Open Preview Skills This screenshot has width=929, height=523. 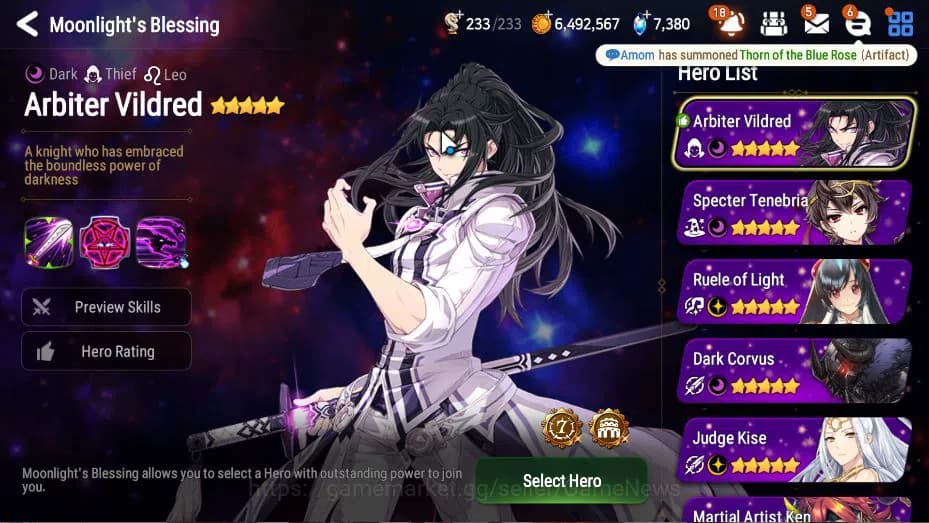(106, 307)
